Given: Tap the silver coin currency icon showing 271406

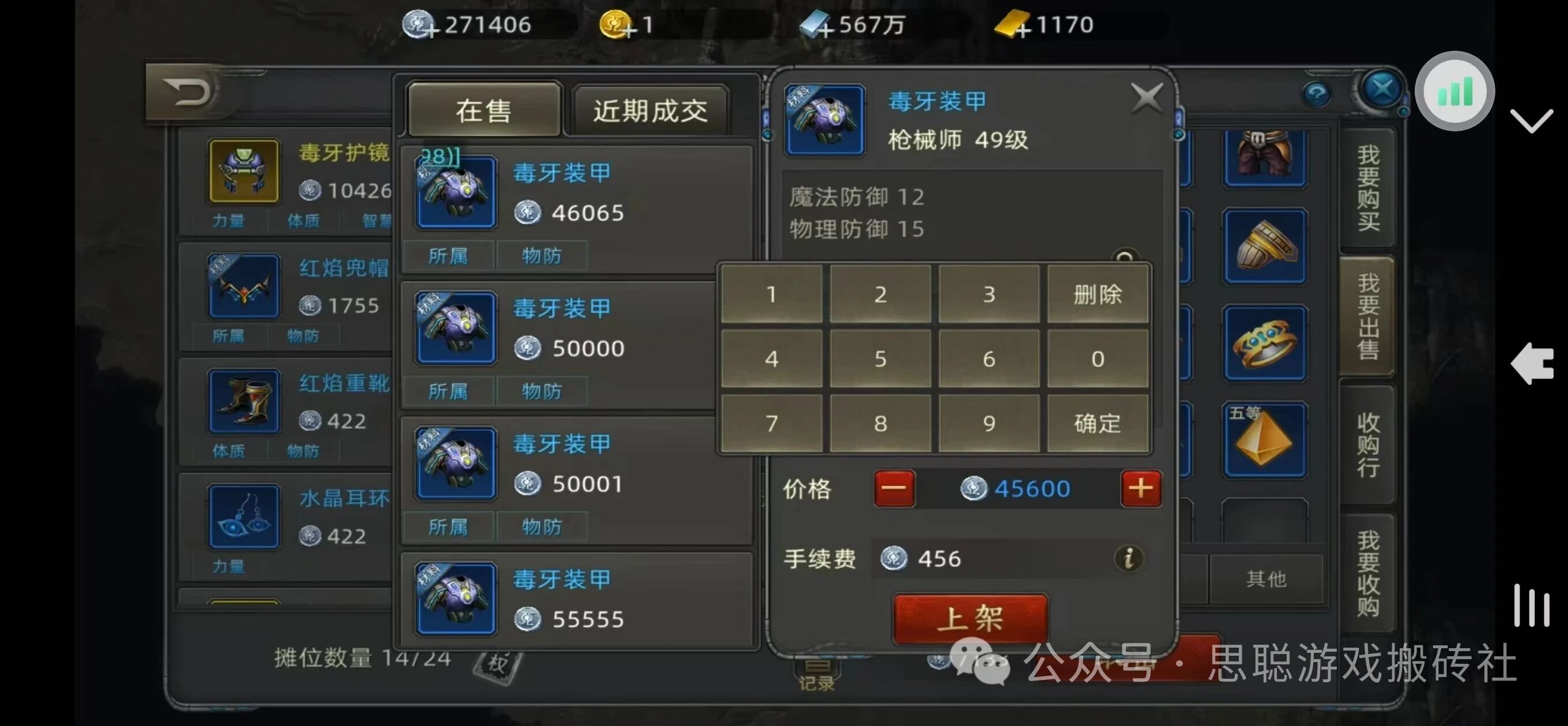Looking at the screenshot, I should pyautogui.click(x=418, y=24).
